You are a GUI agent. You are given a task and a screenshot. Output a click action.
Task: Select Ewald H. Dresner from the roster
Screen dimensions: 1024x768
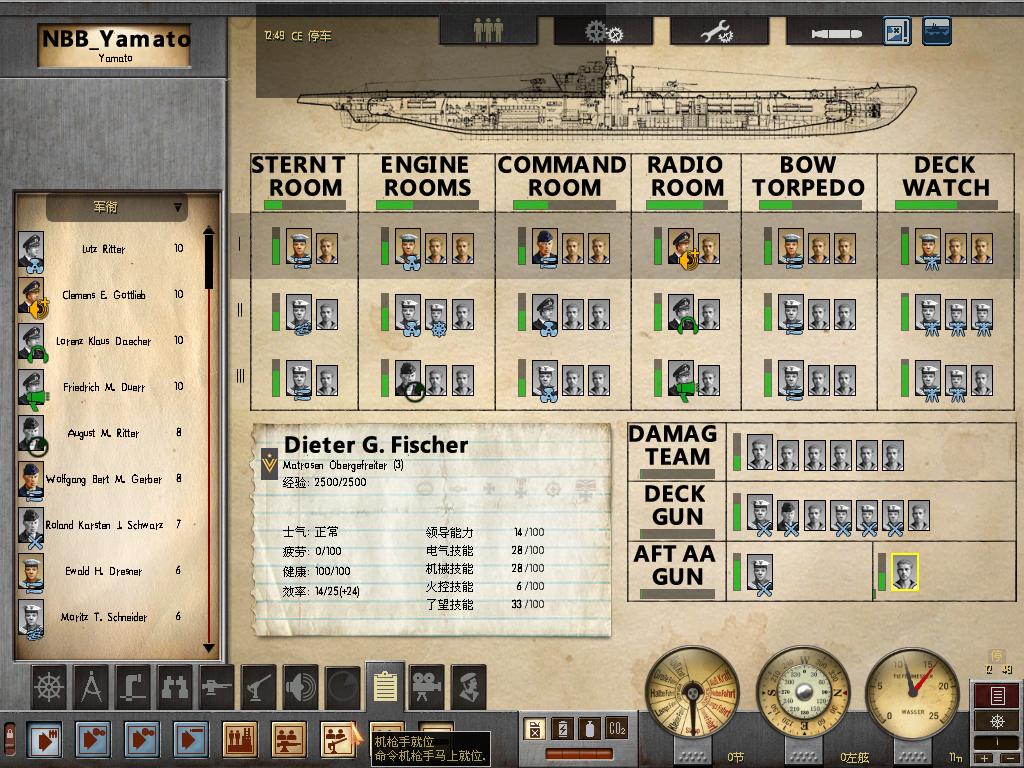104,571
